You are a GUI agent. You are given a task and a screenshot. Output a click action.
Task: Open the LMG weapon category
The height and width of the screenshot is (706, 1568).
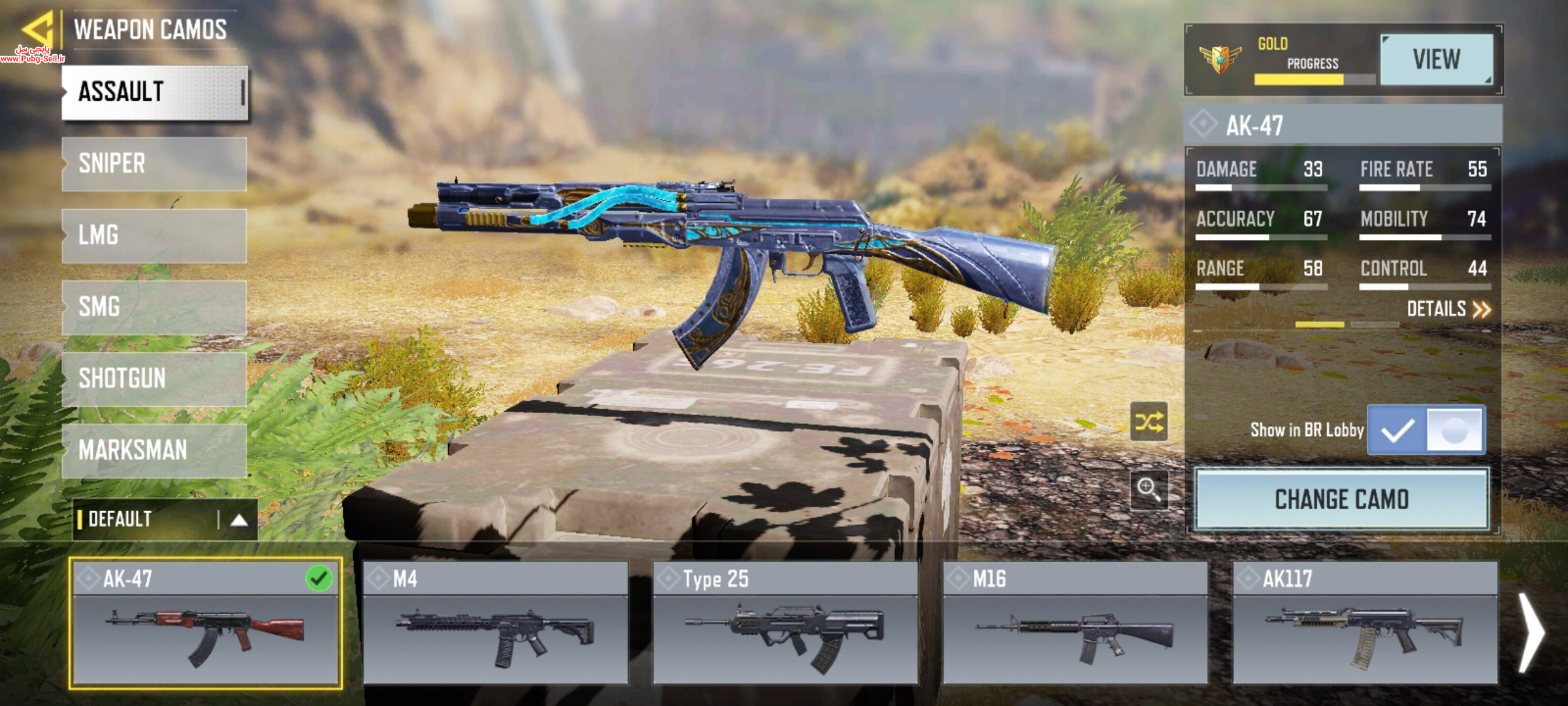154,235
